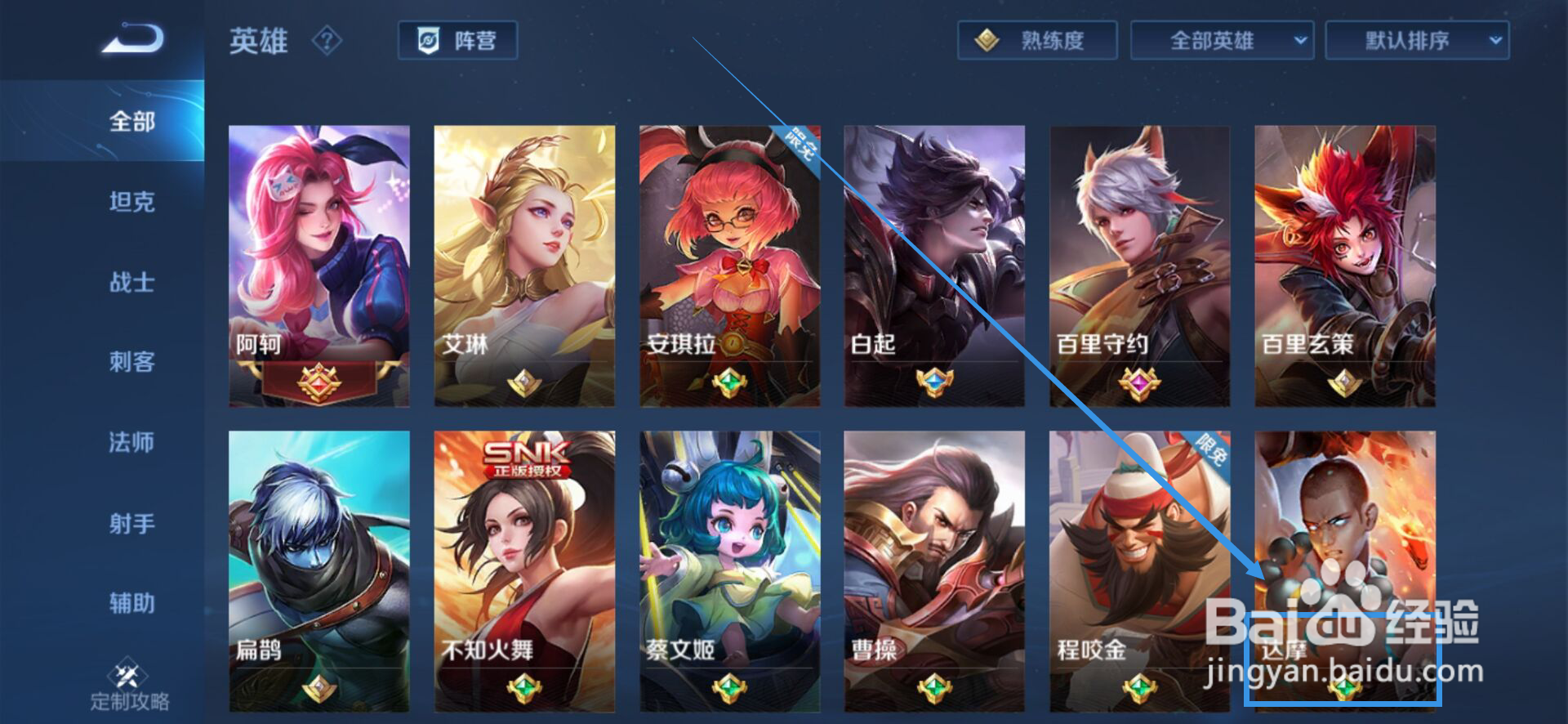
Task: Click the 熟练度 proficiency button
Action: [1037, 39]
